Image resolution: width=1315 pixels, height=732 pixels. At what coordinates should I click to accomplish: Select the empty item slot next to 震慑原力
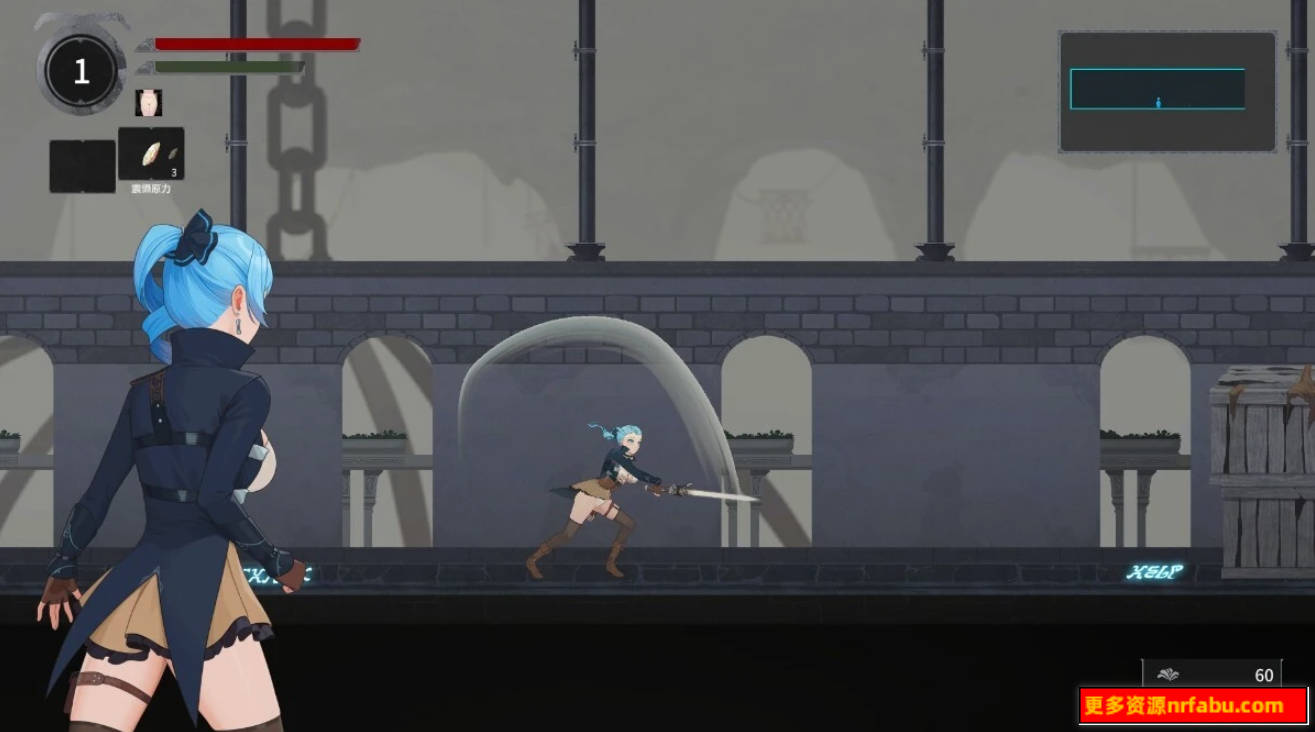(80, 164)
